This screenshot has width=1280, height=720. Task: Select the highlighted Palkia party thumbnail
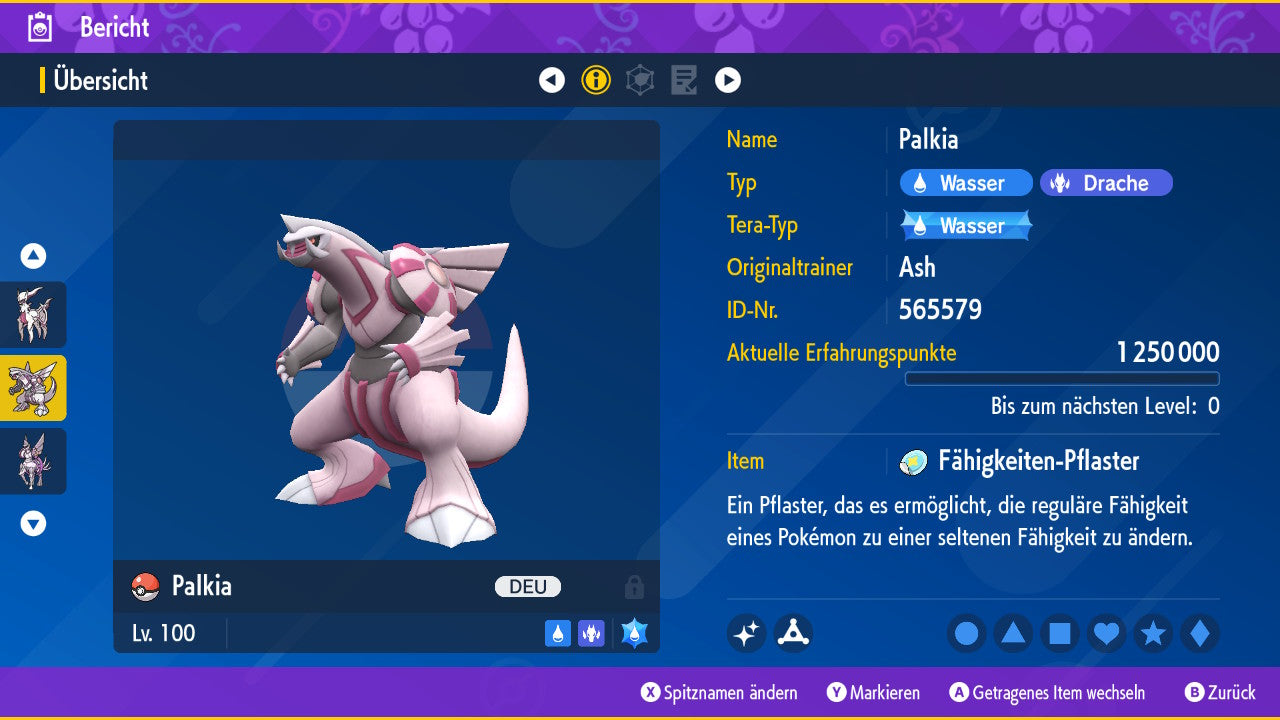click(33, 387)
